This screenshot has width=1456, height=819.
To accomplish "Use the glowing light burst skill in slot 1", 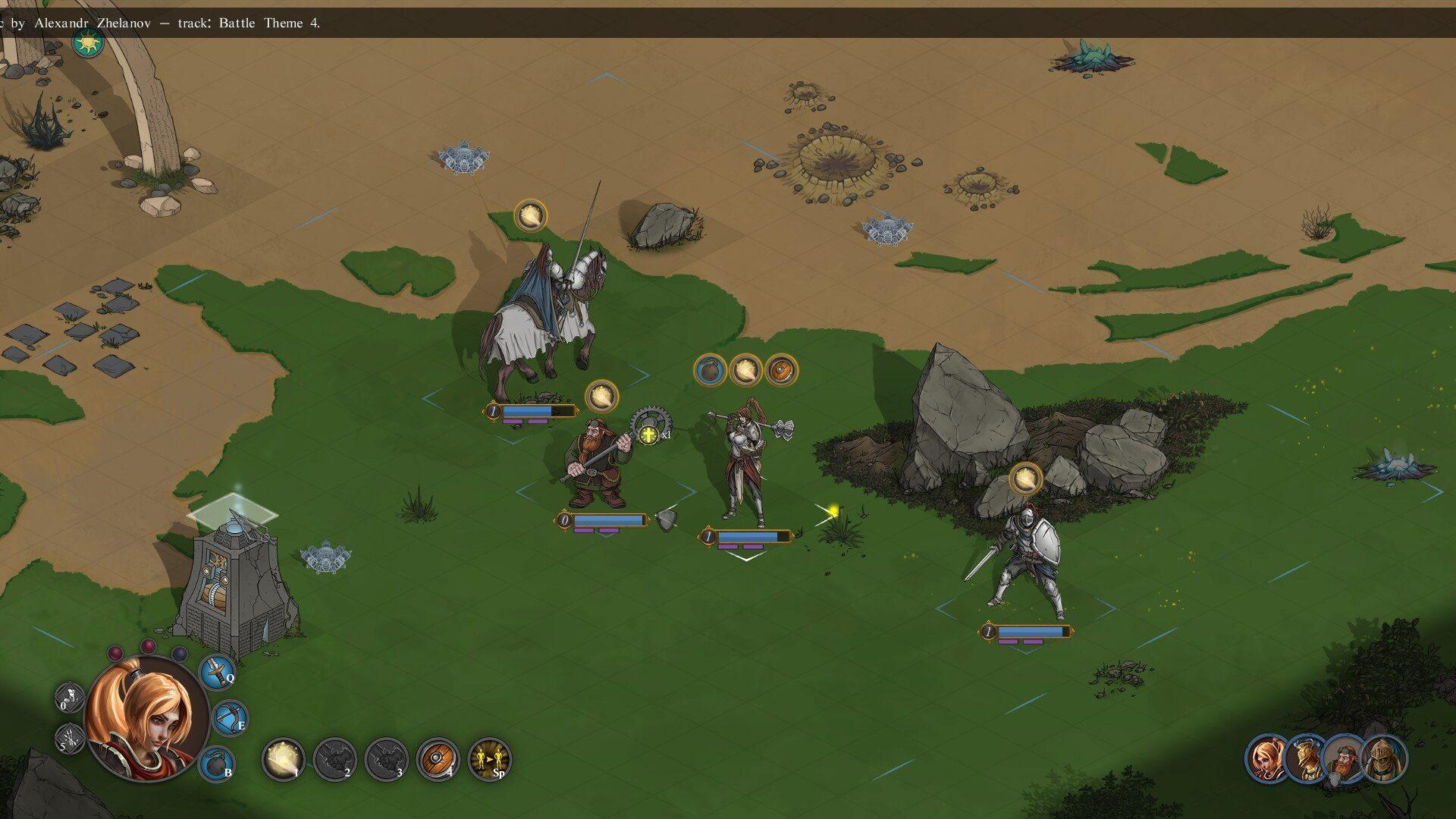I will [x=284, y=758].
